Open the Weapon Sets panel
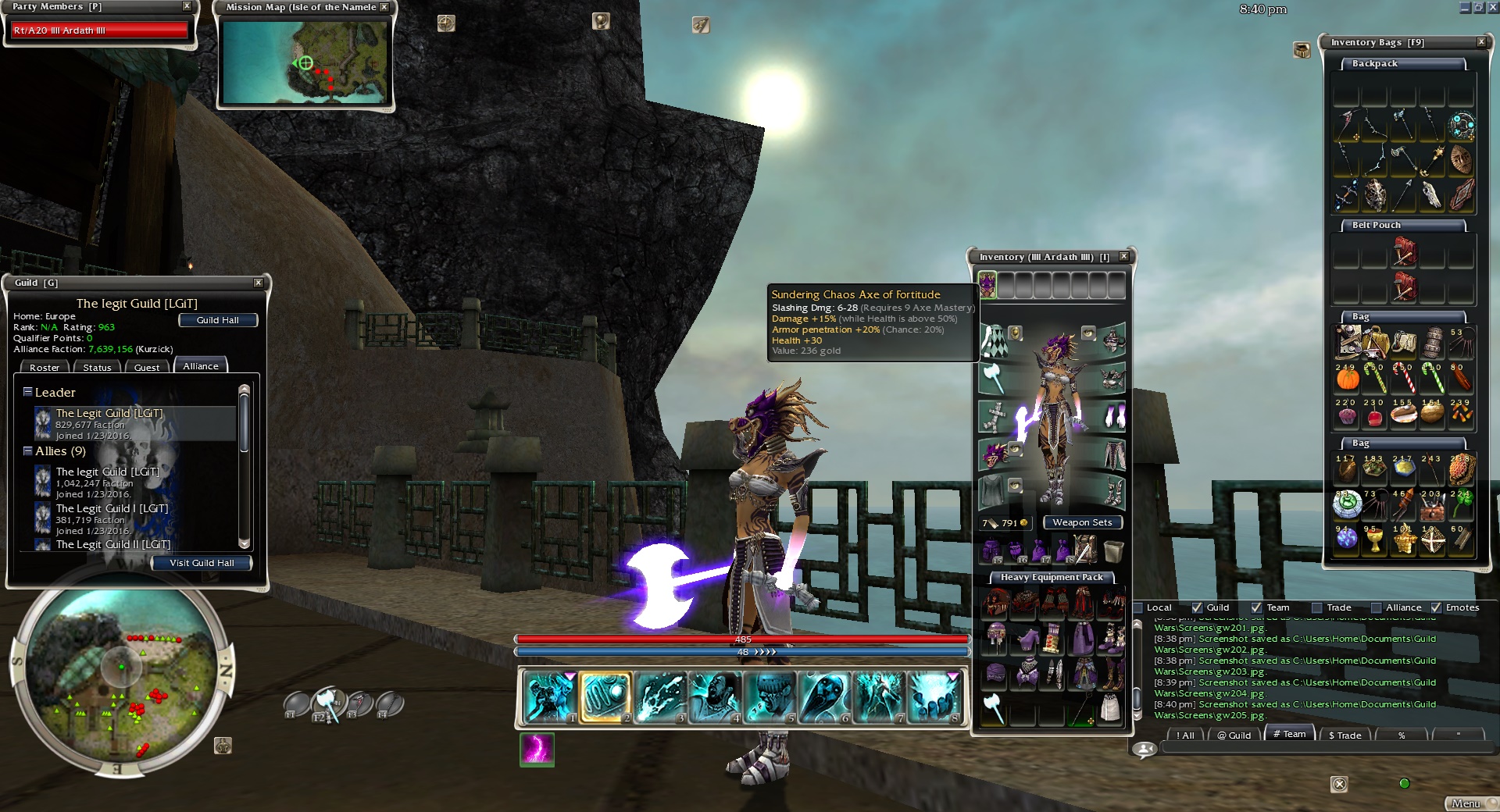The height and width of the screenshot is (812, 1500). 1082,522
